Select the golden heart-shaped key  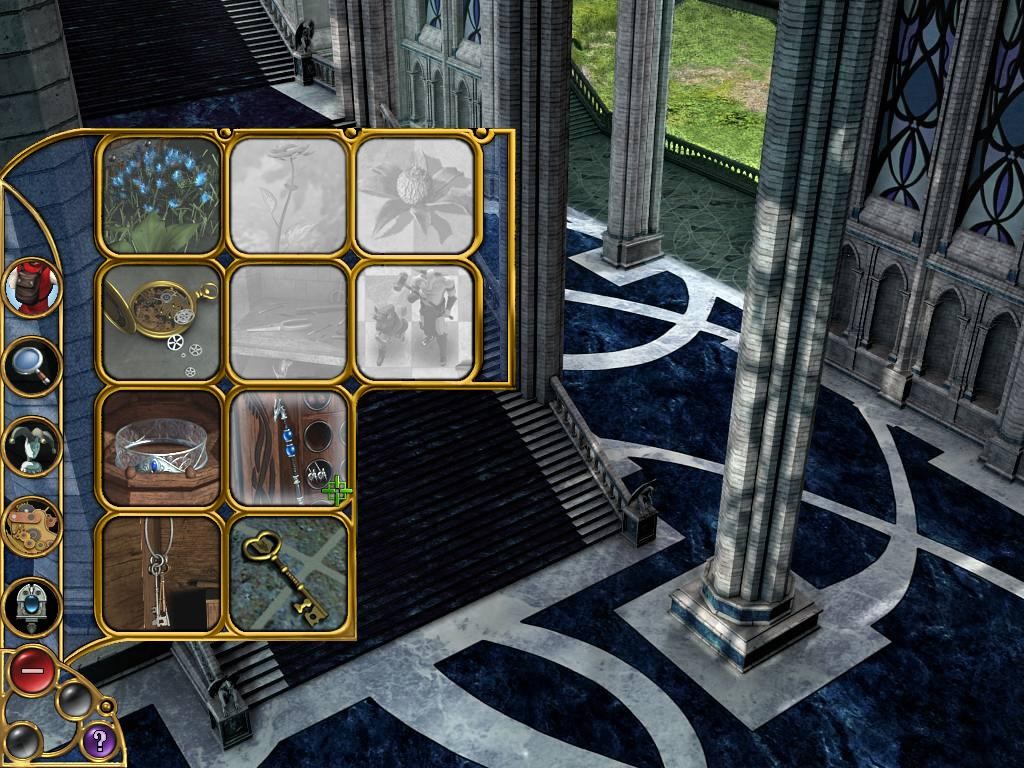pyautogui.click(x=288, y=574)
